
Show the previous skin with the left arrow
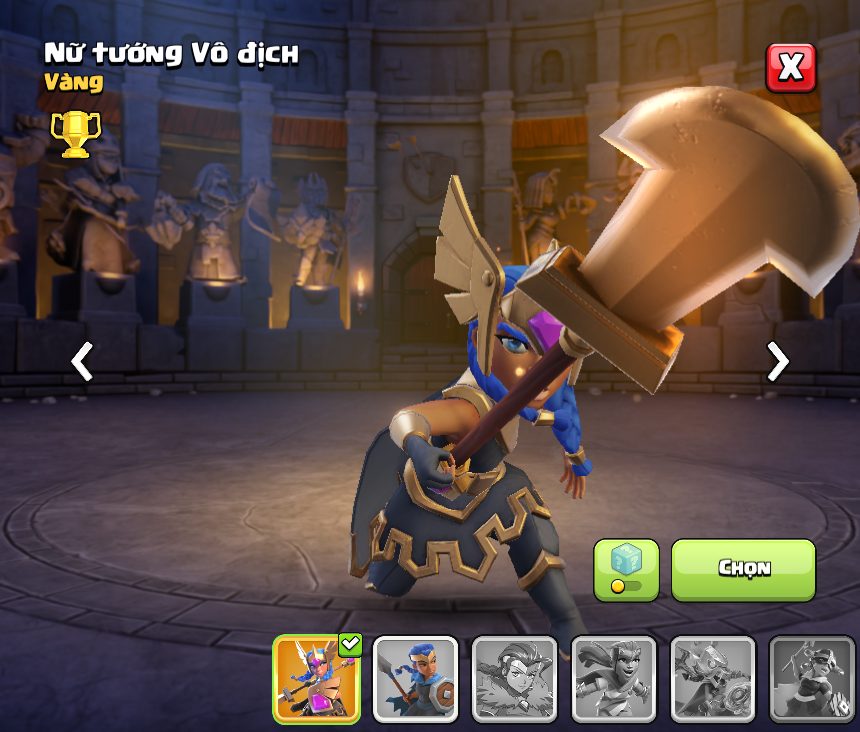(x=82, y=362)
